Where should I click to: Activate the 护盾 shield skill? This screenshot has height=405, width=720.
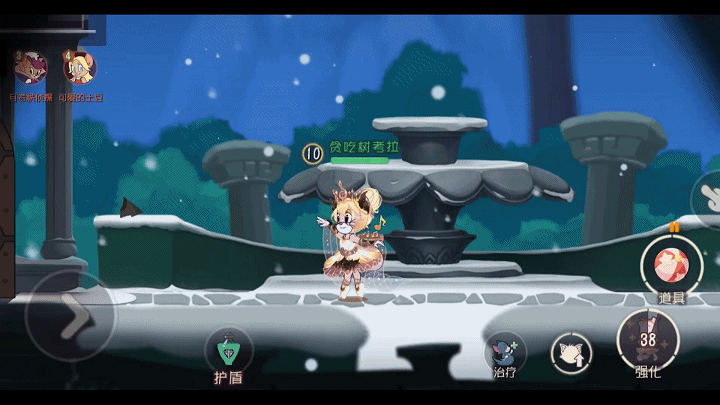(x=228, y=351)
